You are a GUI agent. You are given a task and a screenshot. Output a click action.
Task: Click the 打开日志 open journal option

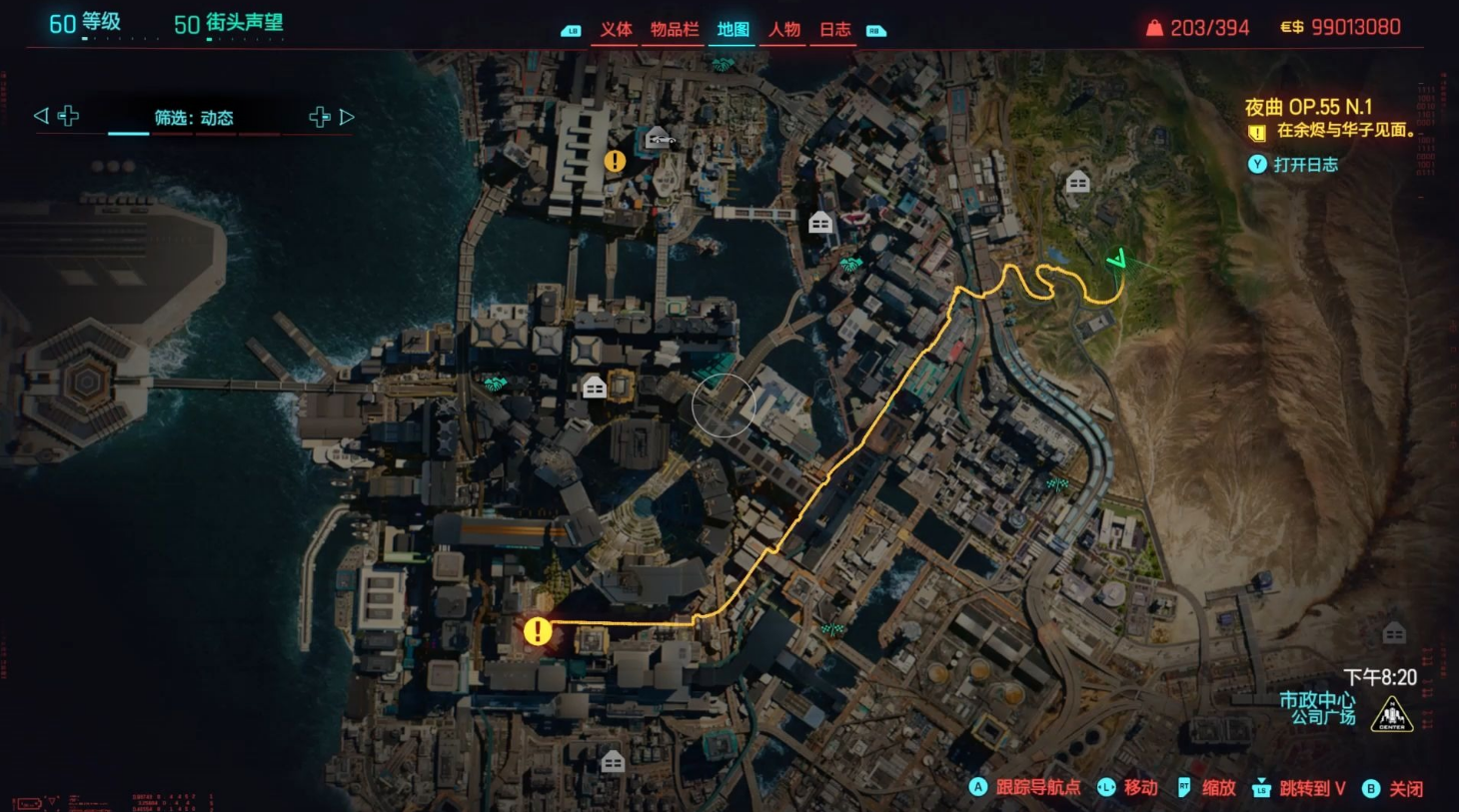[1304, 165]
